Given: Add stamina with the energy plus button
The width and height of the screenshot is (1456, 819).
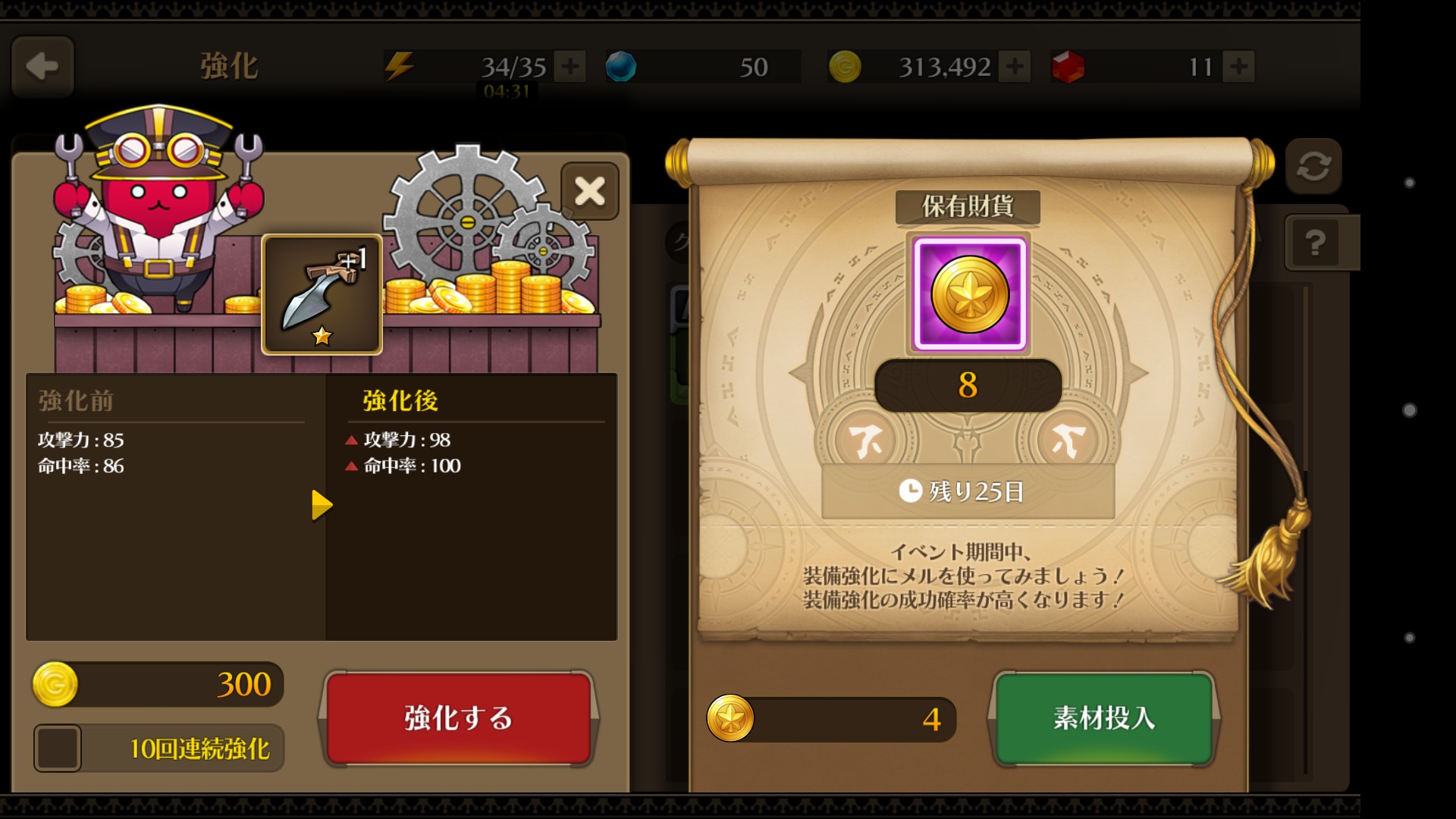Looking at the screenshot, I should click(570, 67).
